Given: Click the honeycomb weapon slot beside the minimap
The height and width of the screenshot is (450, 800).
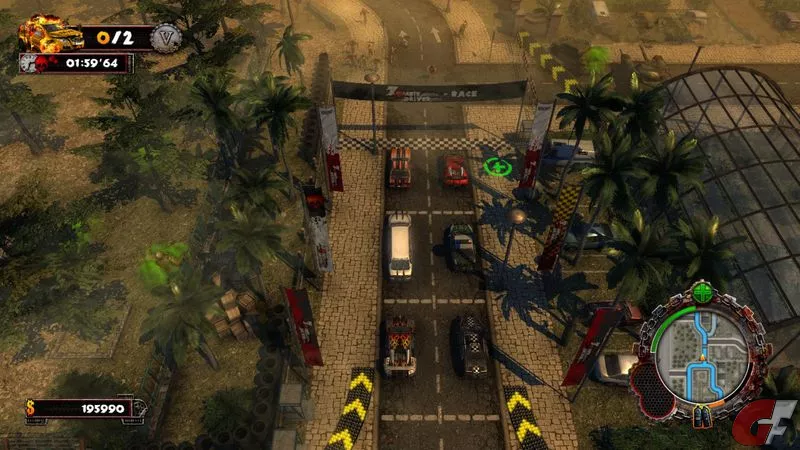Looking at the screenshot, I should pyautogui.click(x=651, y=385).
